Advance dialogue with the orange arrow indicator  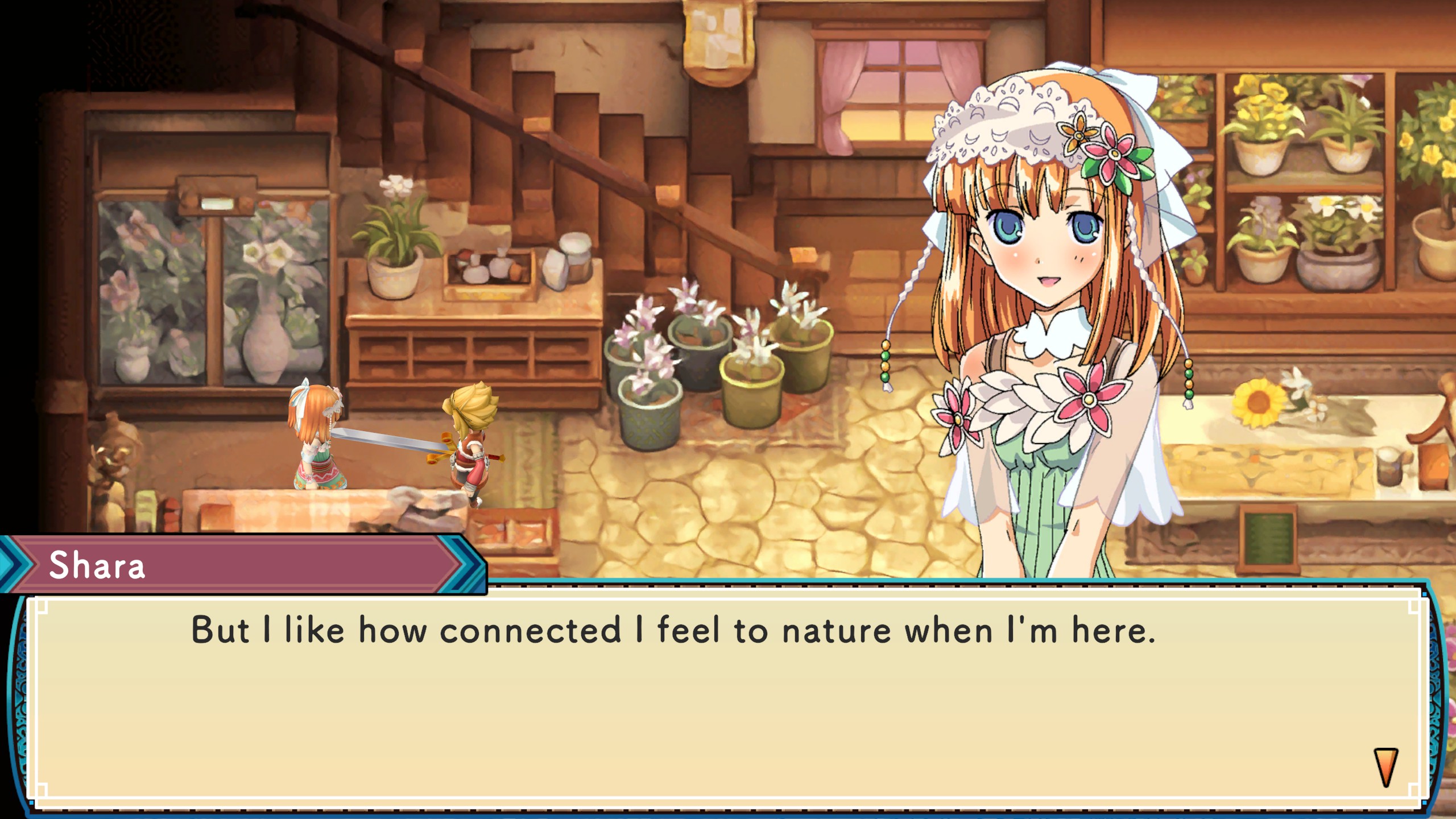(1385, 766)
